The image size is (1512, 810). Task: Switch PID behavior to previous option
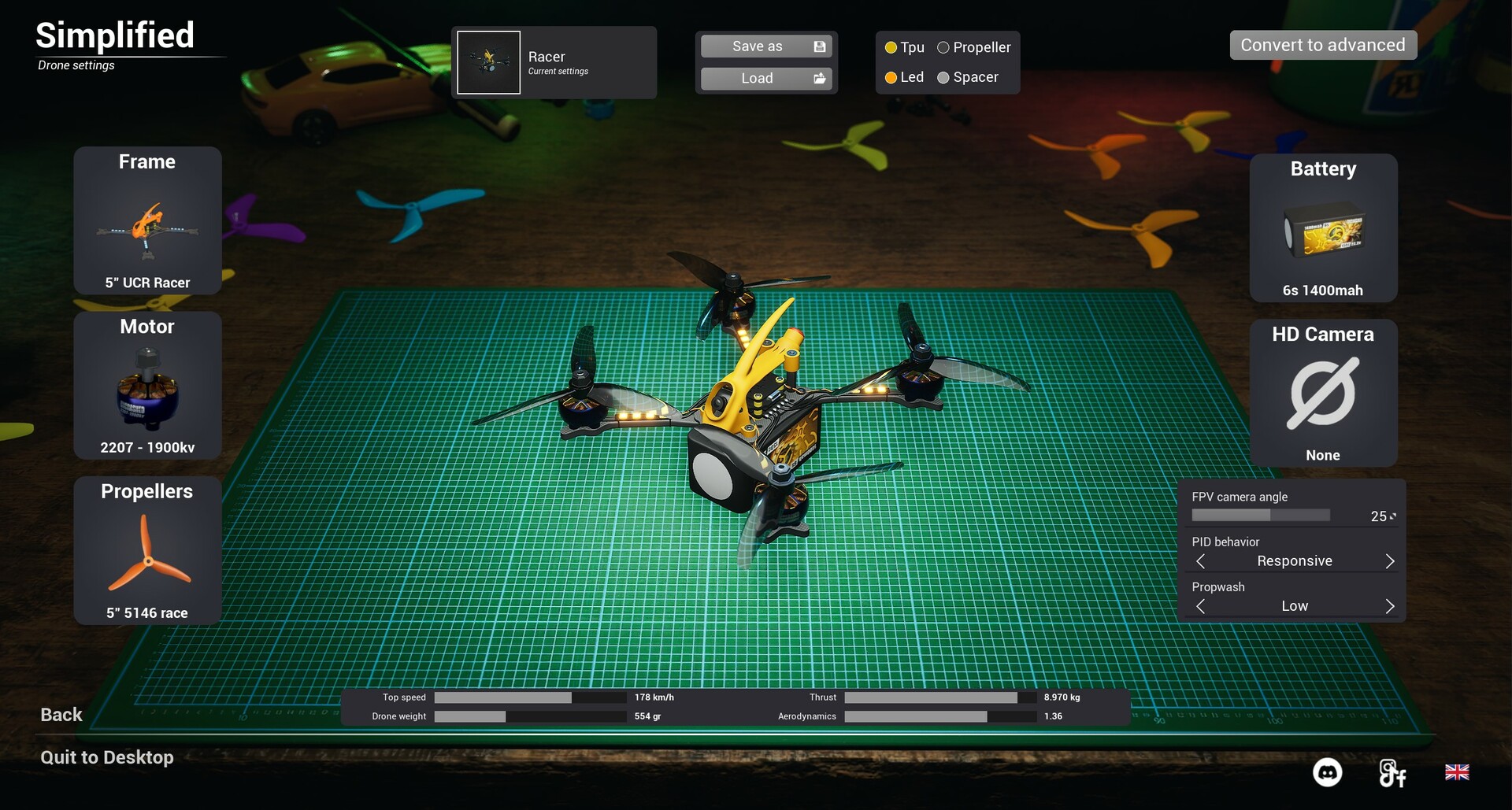(1201, 561)
